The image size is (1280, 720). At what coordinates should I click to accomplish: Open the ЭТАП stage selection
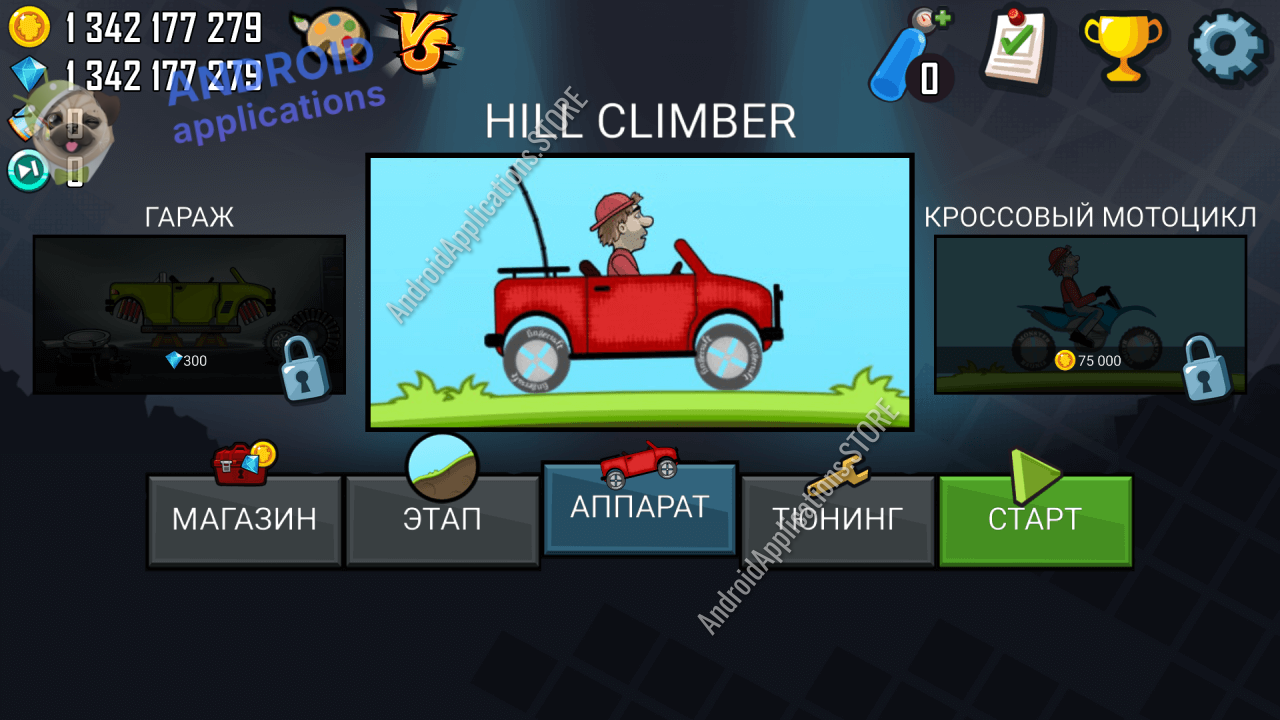[442, 520]
